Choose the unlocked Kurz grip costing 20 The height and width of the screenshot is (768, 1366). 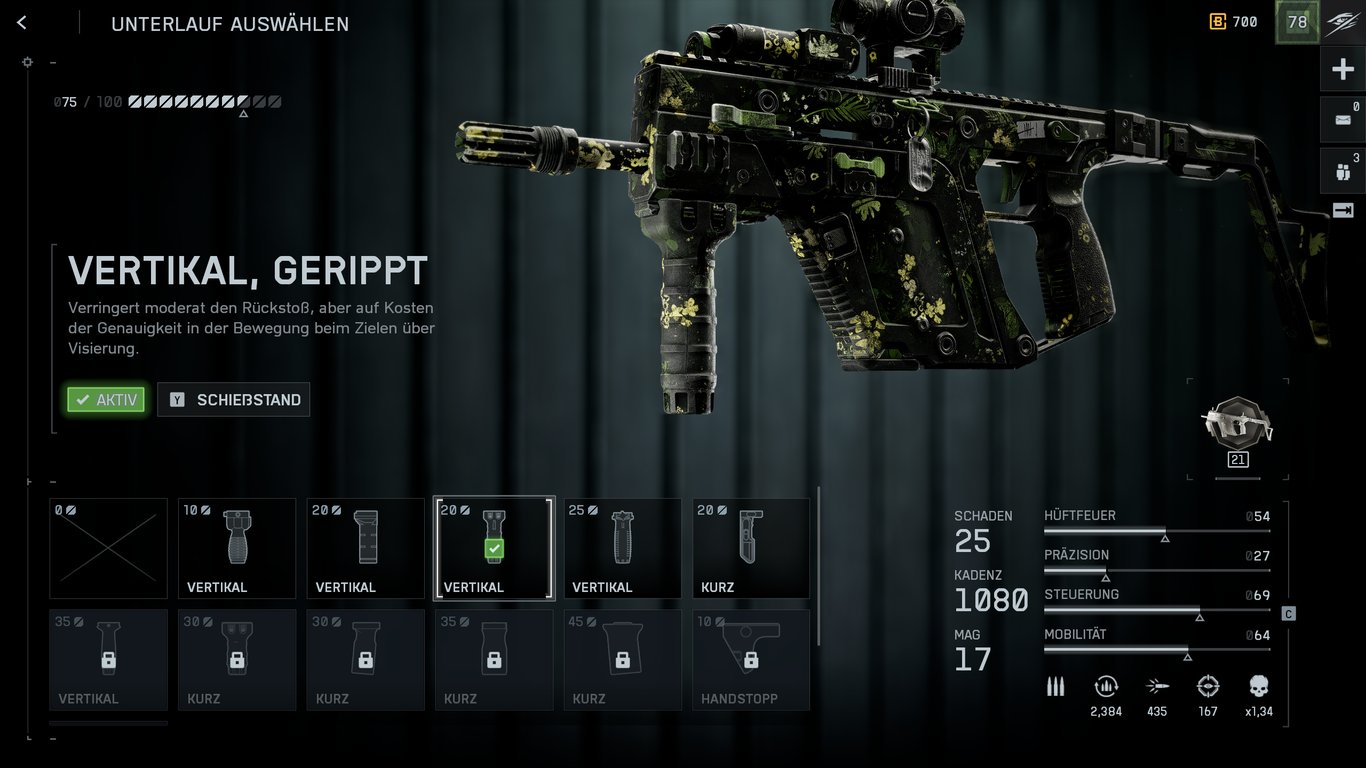pos(751,548)
